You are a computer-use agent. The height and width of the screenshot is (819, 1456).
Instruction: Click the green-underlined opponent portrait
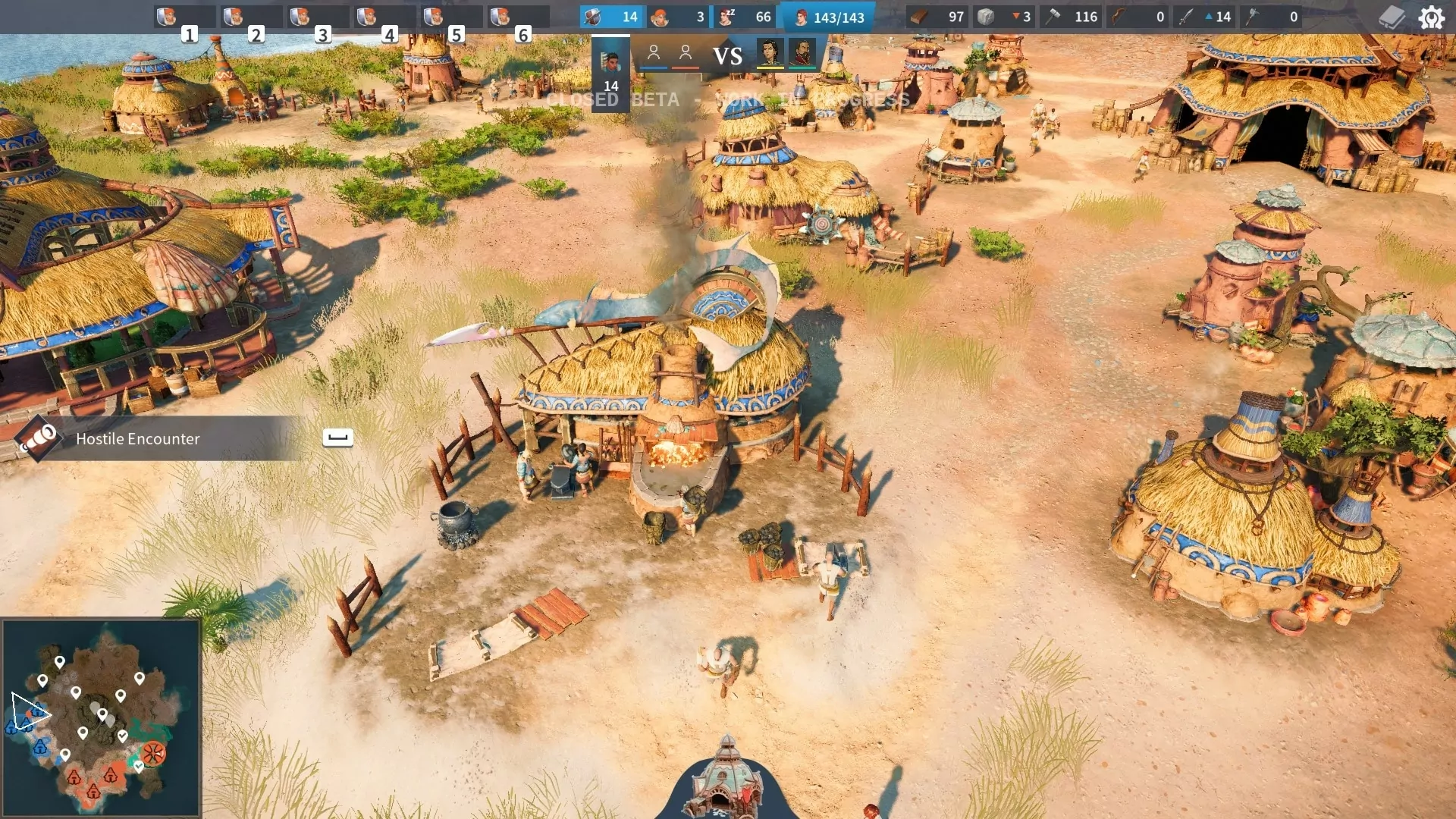click(802, 53)
